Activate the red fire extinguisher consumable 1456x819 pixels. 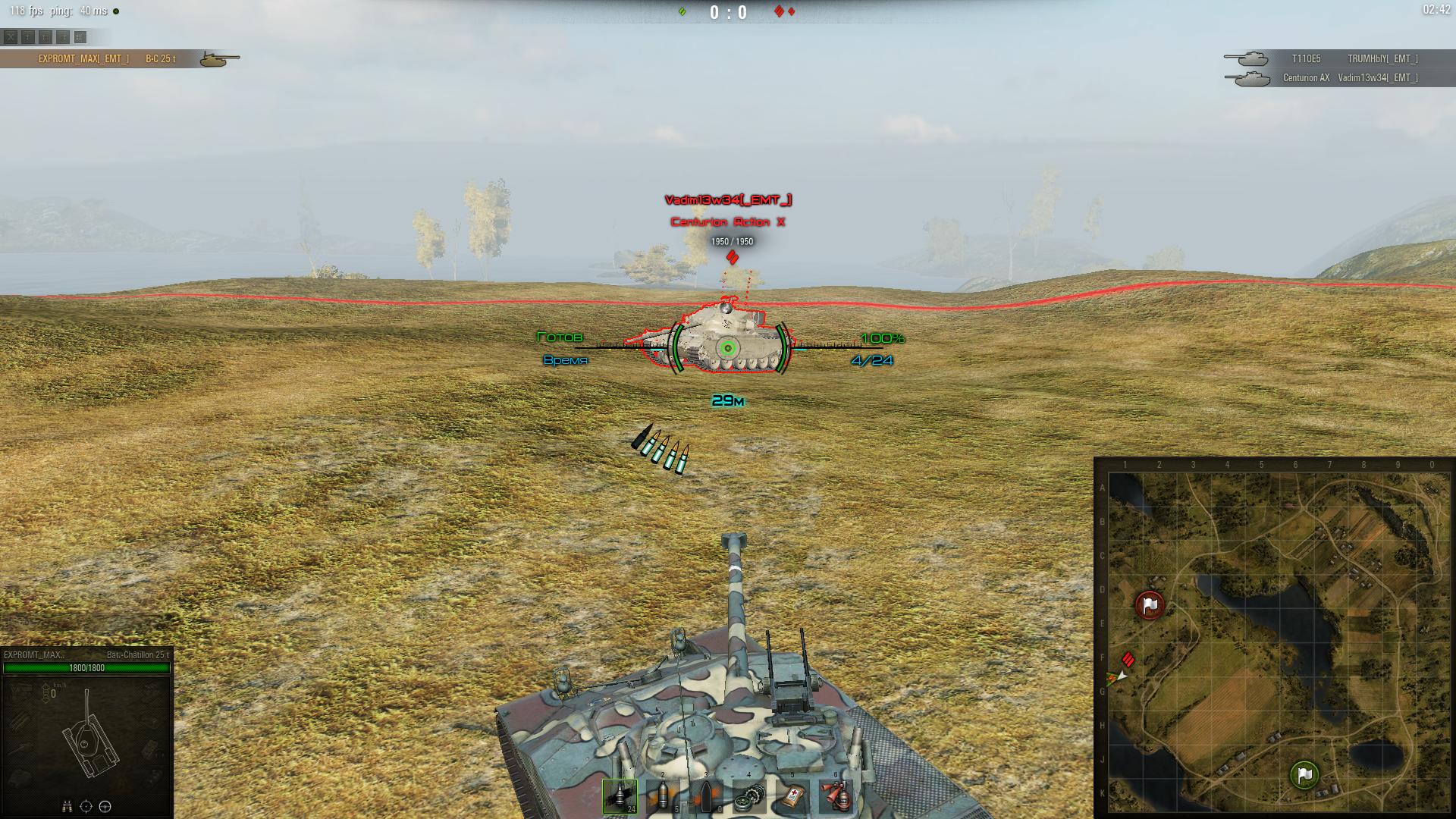(x=836, y=796)
